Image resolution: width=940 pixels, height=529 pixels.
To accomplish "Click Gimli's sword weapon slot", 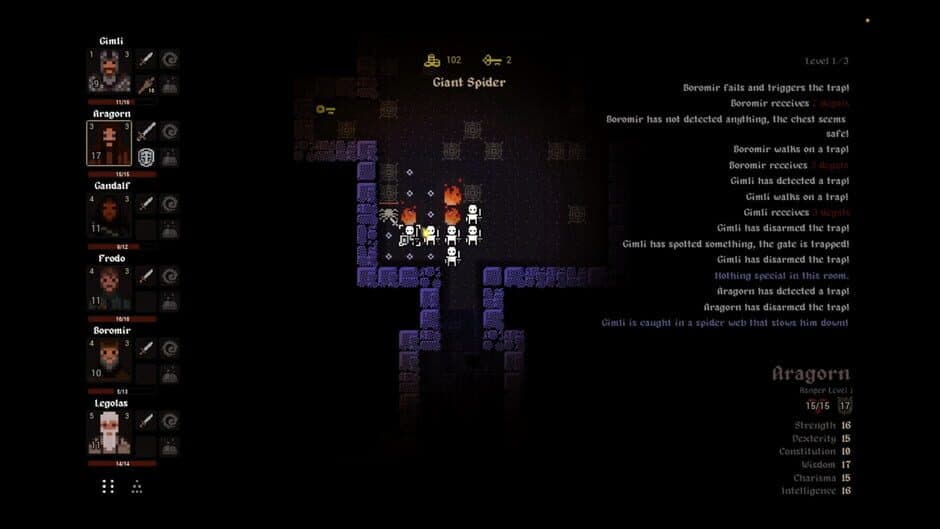I will tap(146, 60).
